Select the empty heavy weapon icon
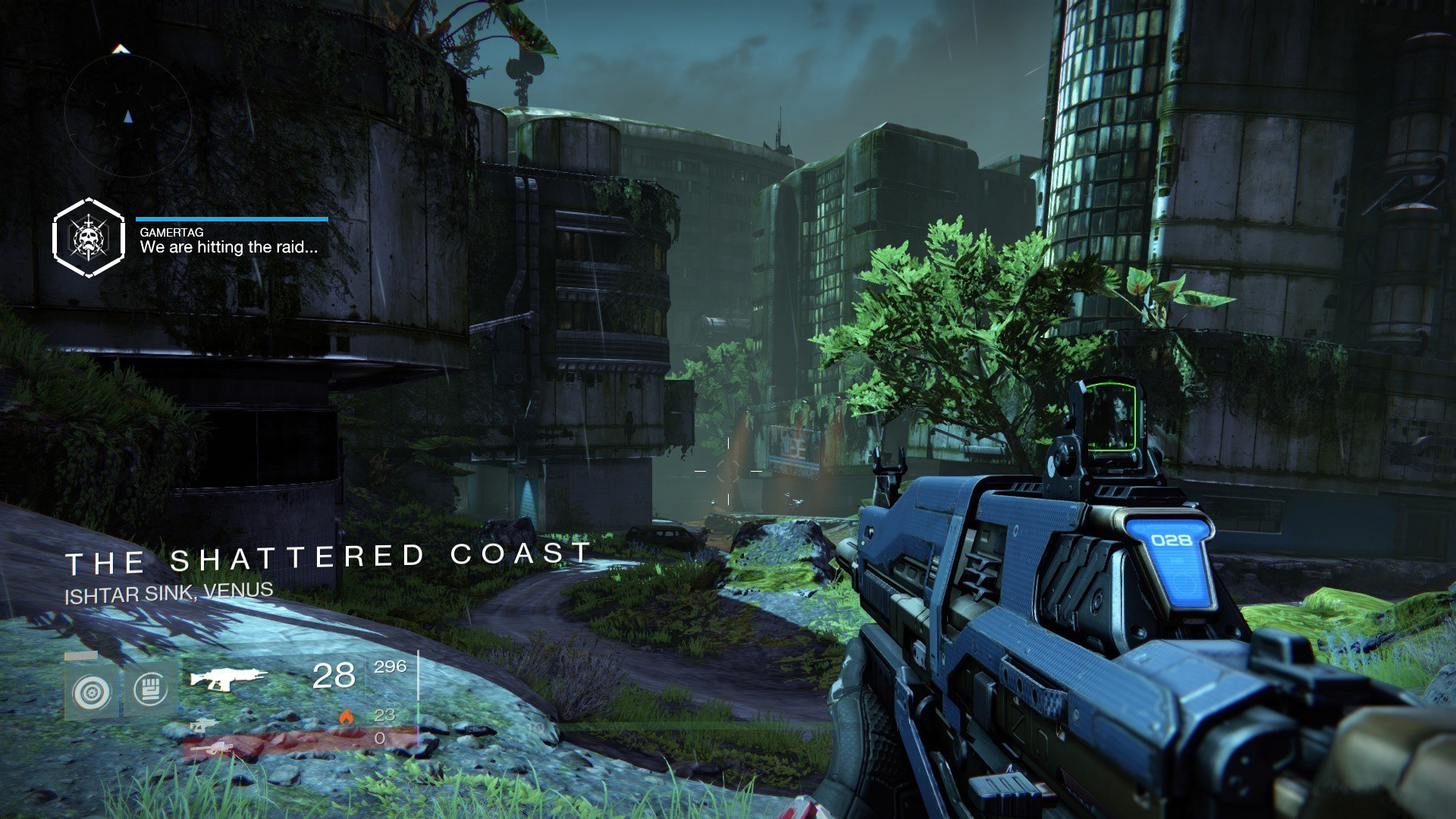The width and height of the screenshot is (1456, 819). click(212, 749)
